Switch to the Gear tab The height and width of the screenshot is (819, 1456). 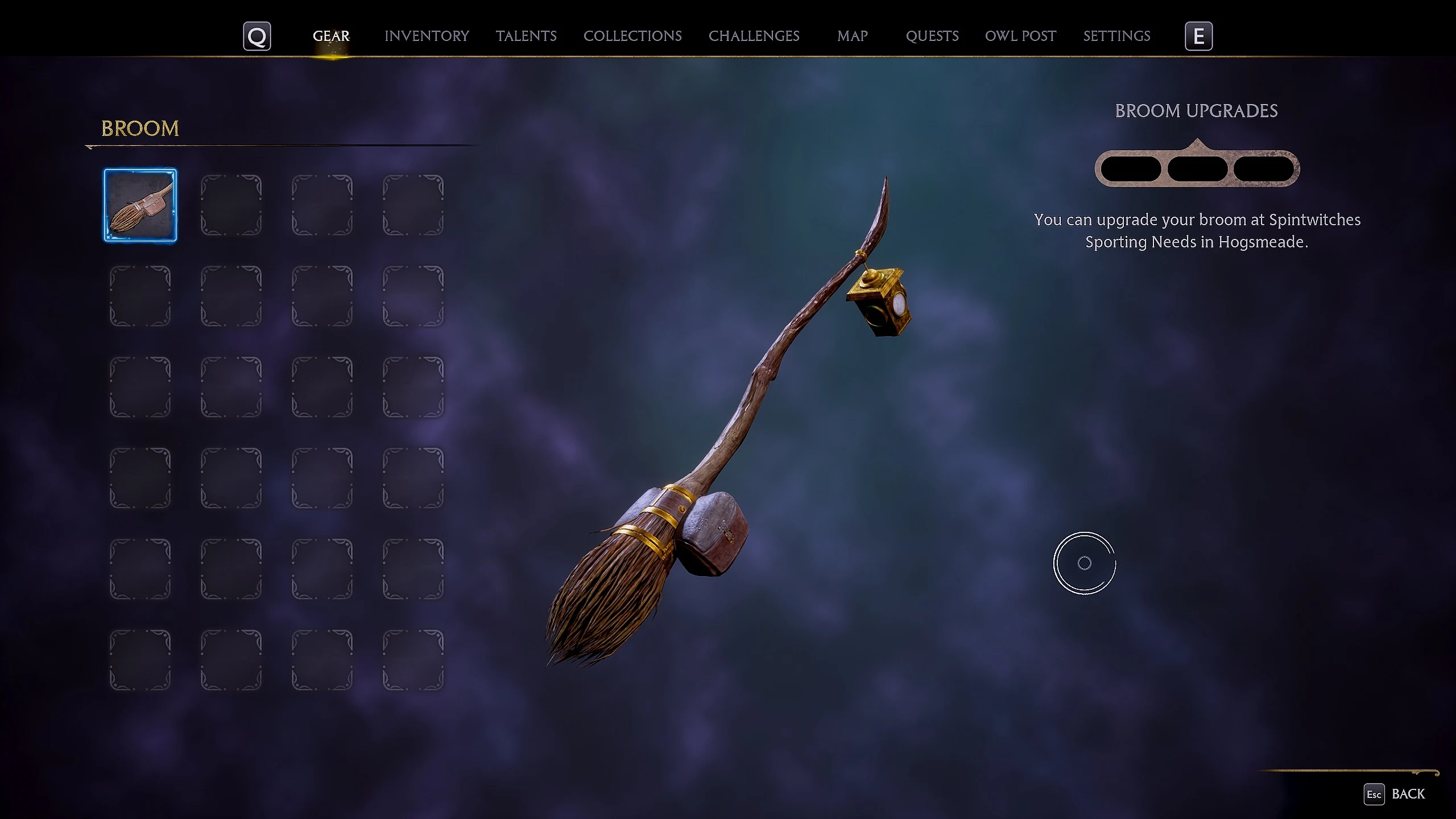click(x=331, y=36)
